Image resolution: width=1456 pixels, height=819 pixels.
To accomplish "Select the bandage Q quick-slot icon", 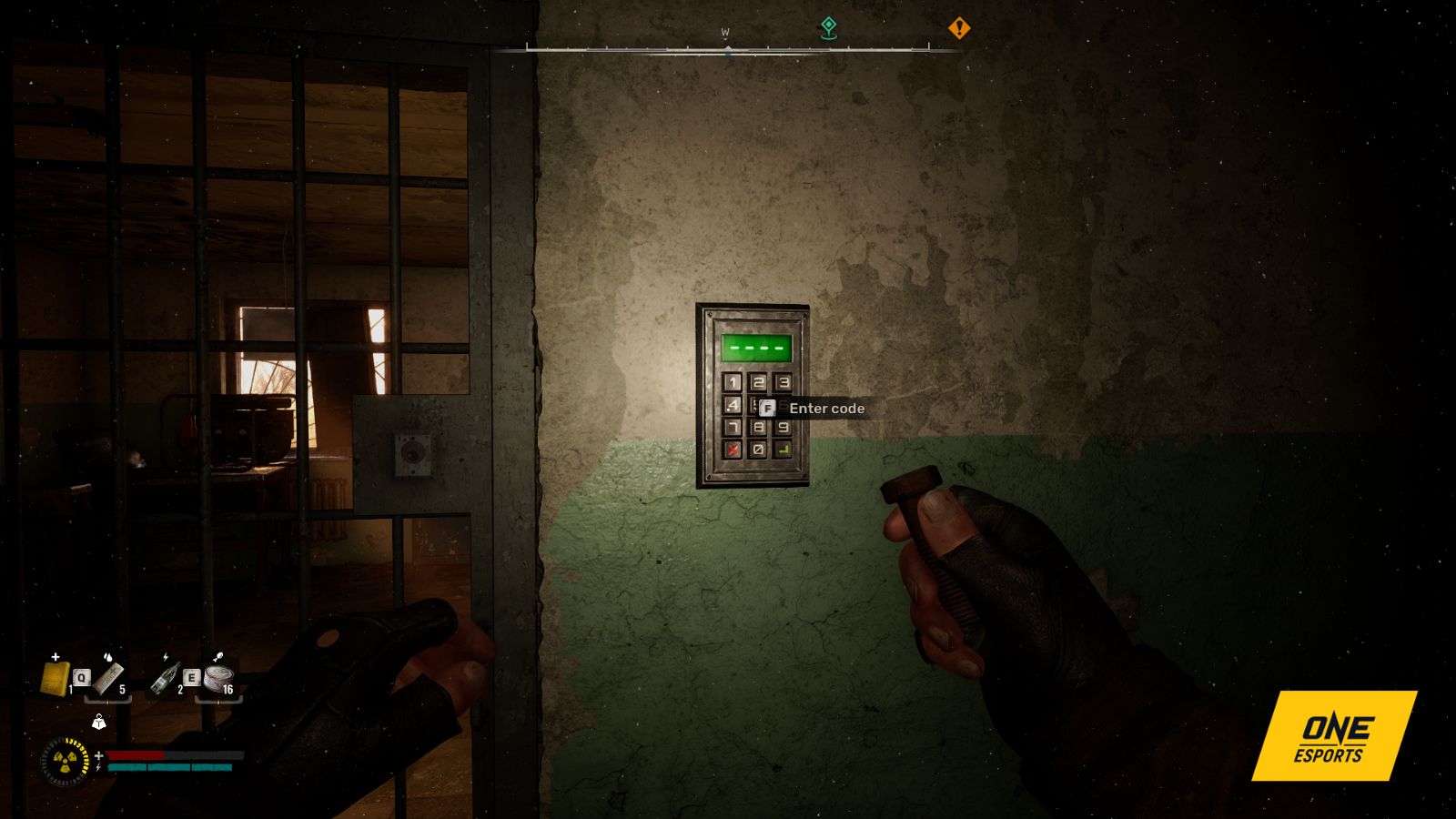I will [110, 678].
